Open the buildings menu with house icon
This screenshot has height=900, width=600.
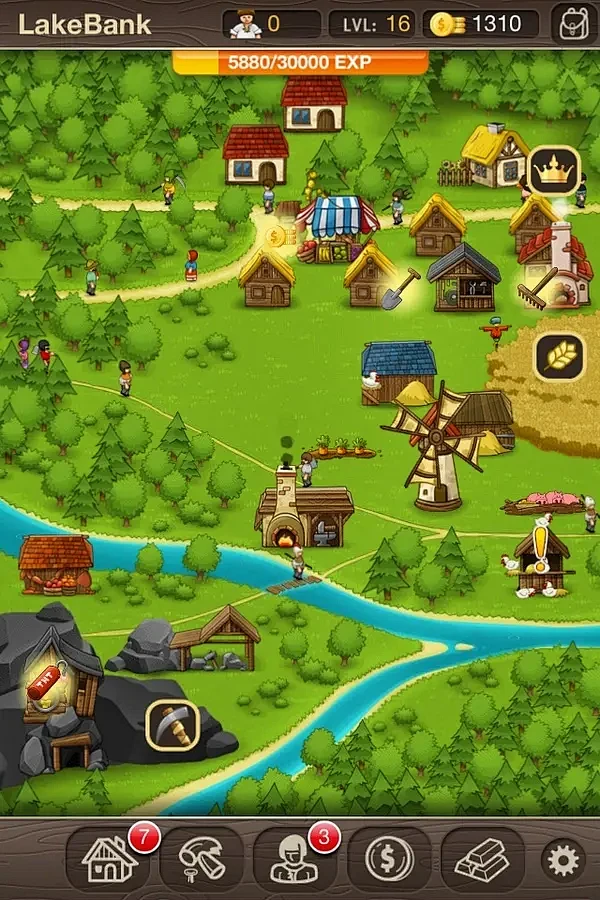point(110,858)
